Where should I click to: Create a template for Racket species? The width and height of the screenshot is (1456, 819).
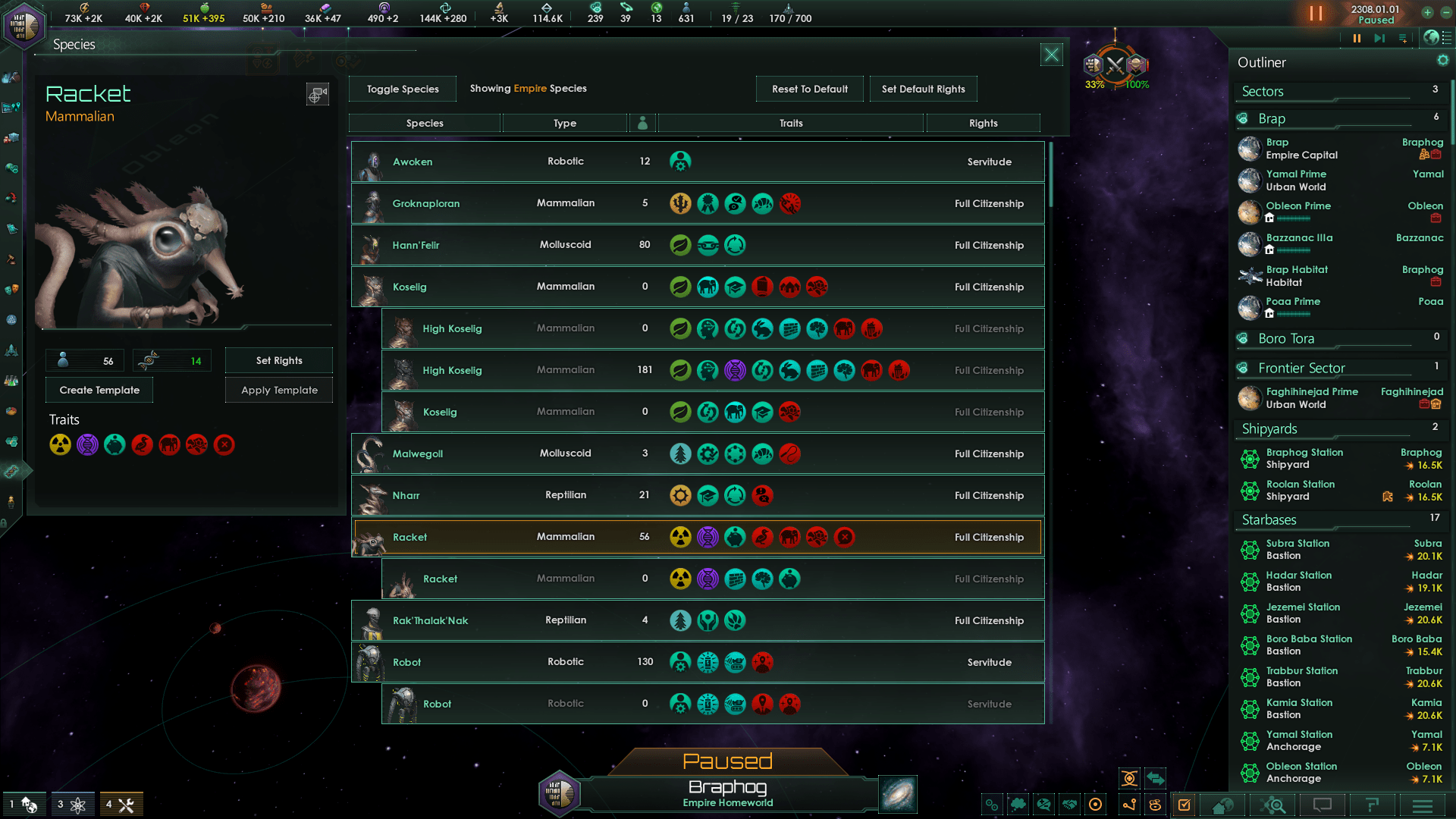[99, 390]
